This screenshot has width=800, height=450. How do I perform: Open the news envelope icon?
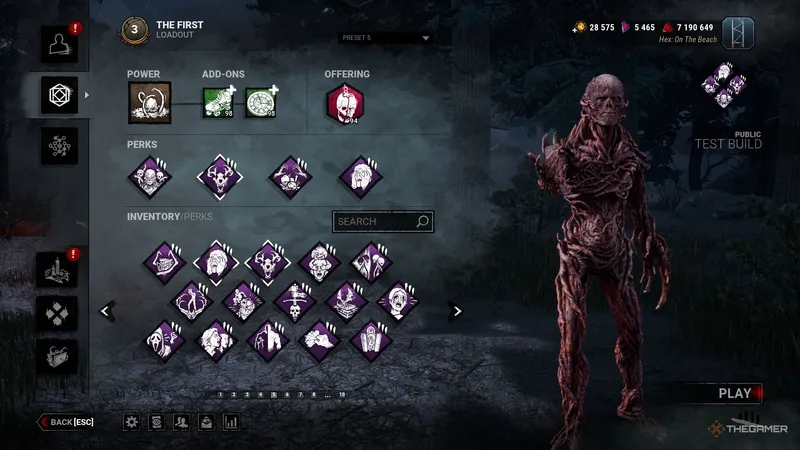point(206,422)
